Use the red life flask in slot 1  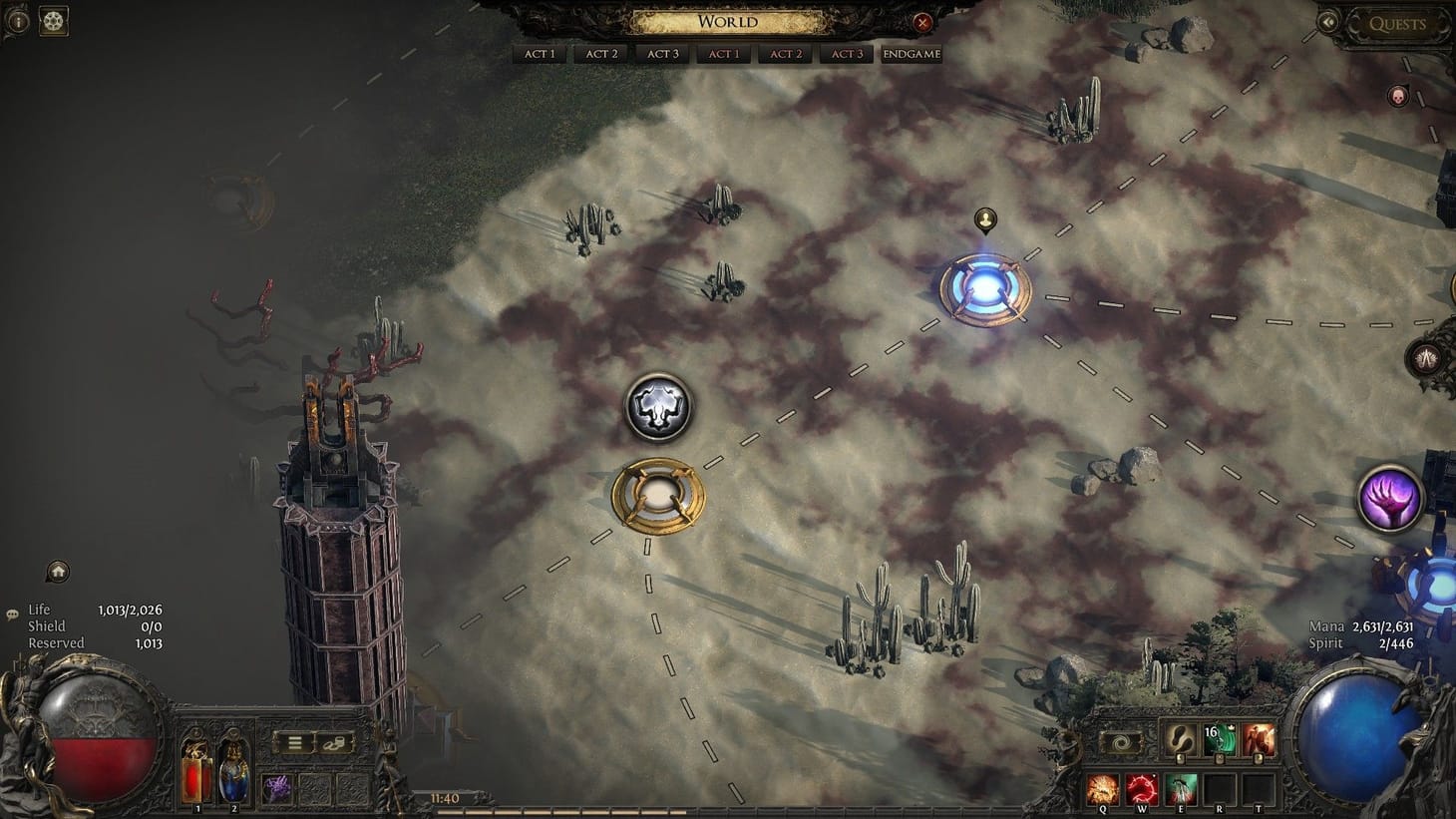pos(195,778)
